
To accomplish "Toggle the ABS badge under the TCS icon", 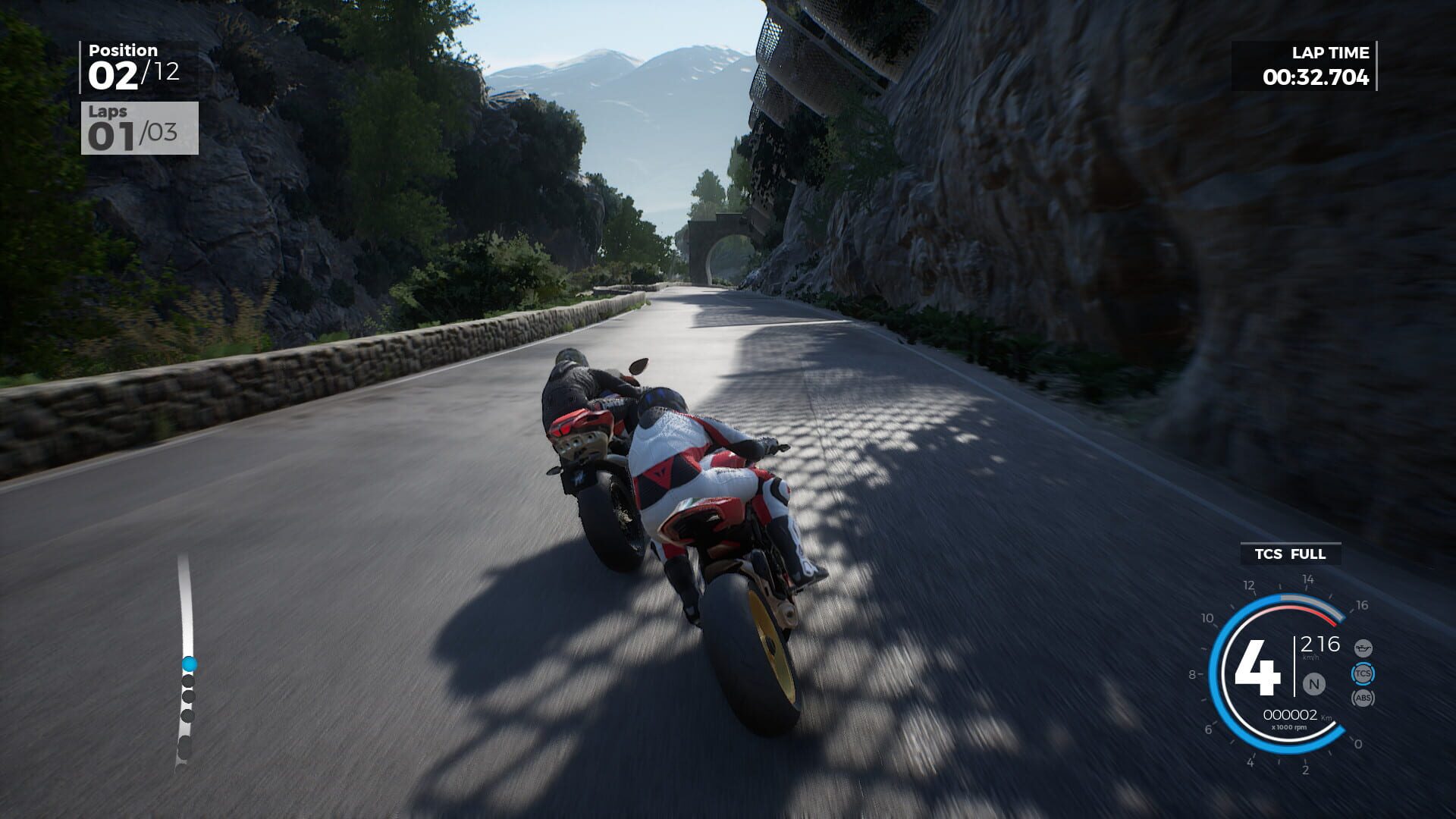I will (x=1362, y=698).
